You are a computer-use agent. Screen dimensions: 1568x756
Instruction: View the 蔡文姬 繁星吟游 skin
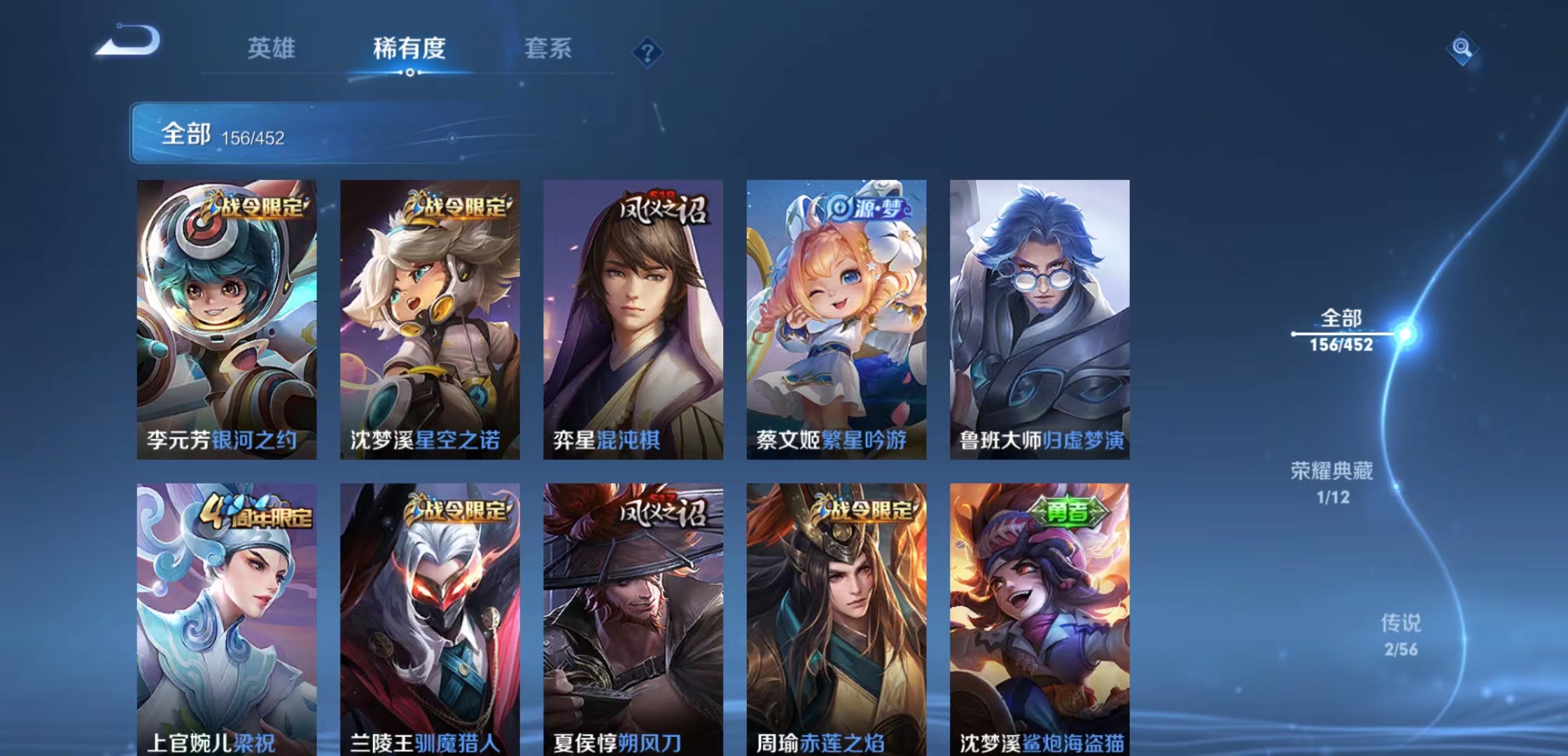tap(836, 315)
